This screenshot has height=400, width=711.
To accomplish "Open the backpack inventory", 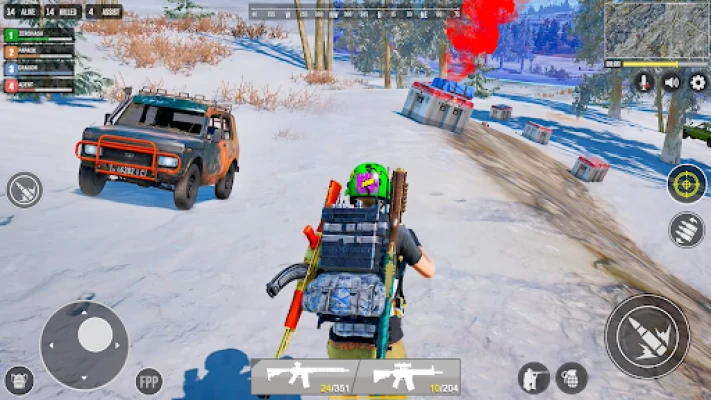I will [19, 380].
